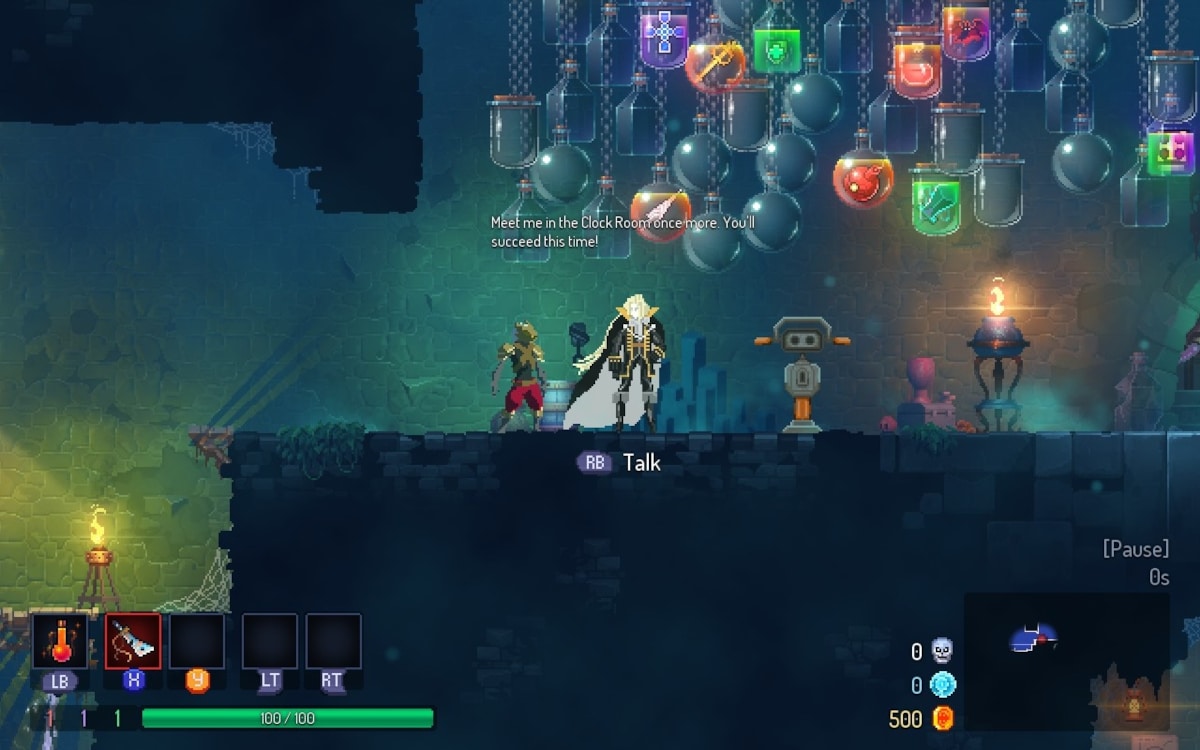The image size is (1200, 750).
Task: Open the minimap panel
Action: pos(1066,661)
